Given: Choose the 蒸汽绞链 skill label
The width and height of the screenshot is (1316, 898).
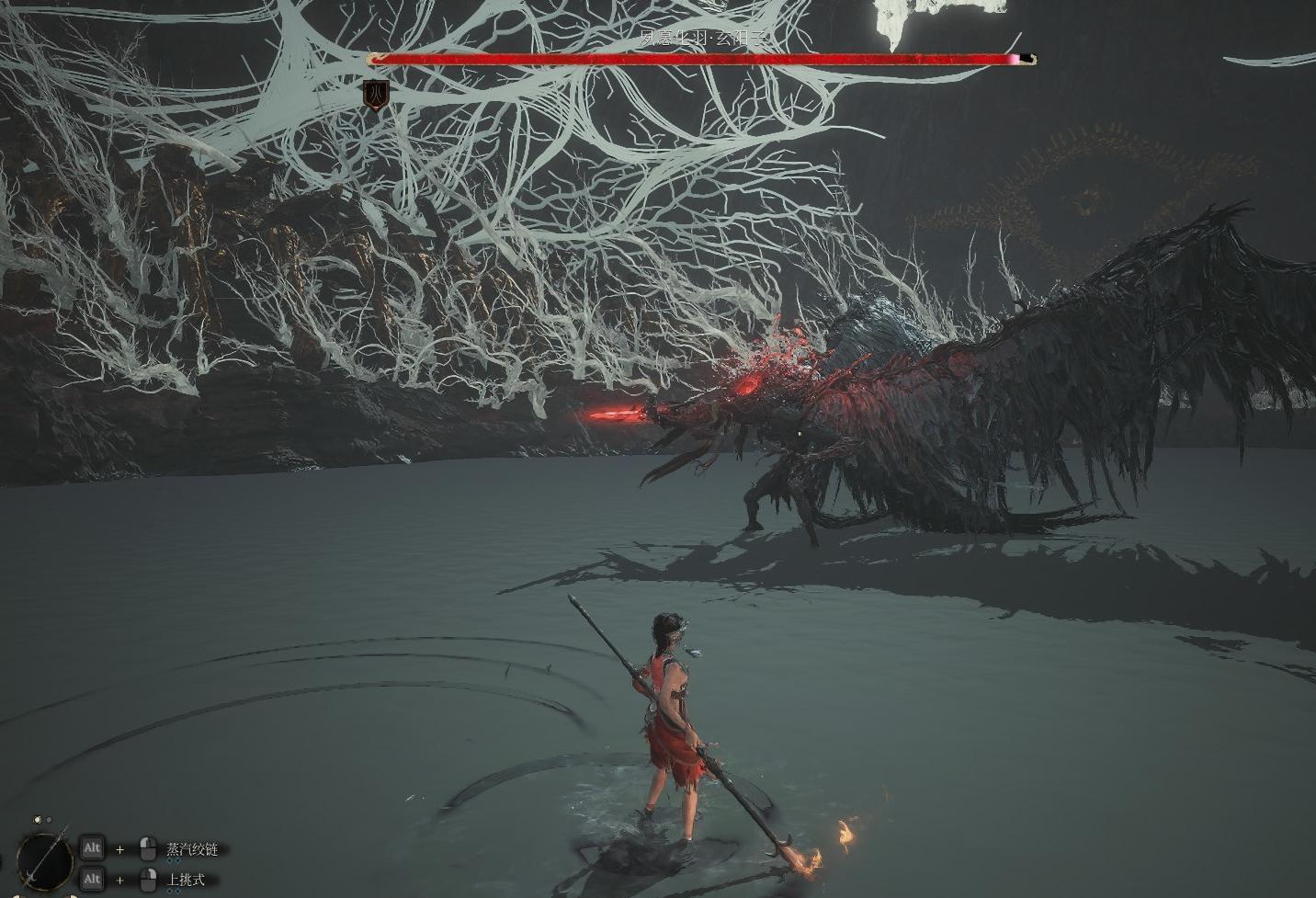Looking at the screenshot, I should [x=192, y=849].
